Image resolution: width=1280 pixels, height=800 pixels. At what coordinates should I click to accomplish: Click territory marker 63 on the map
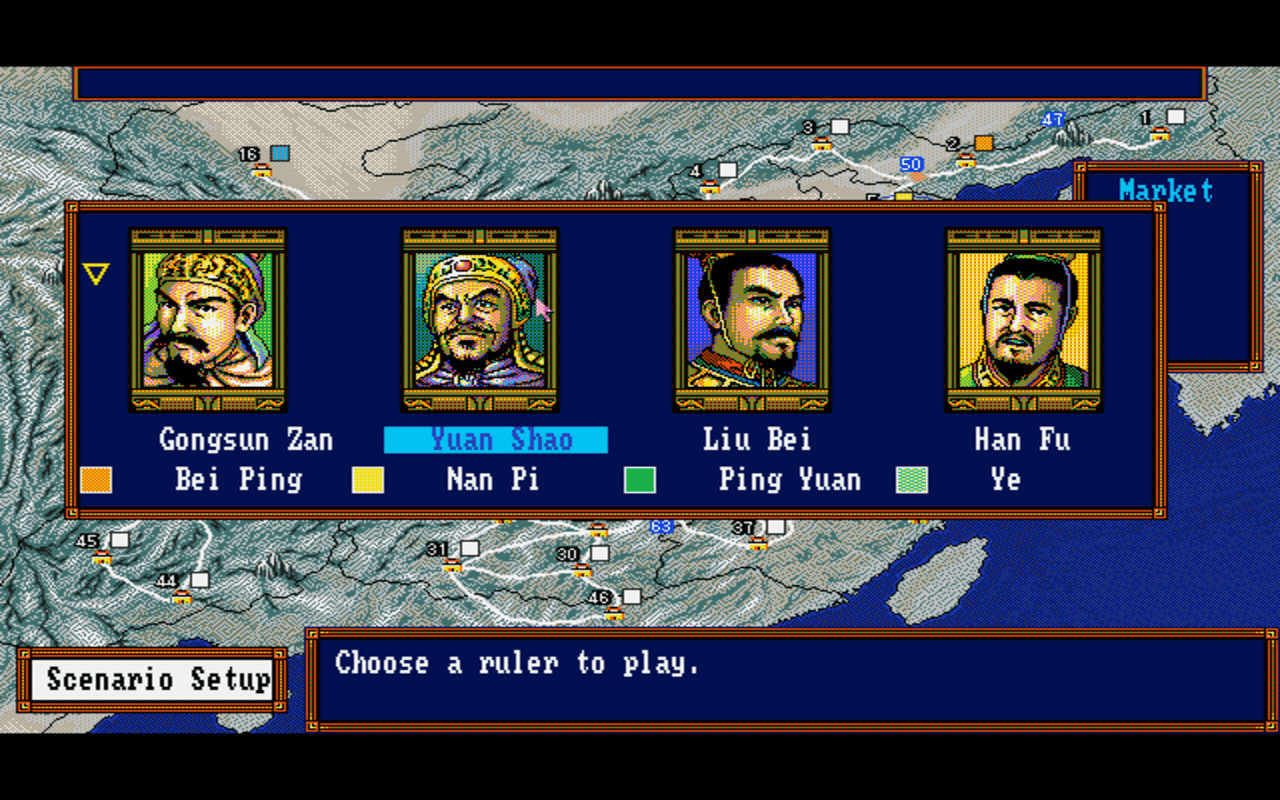[x=660, y=525]
